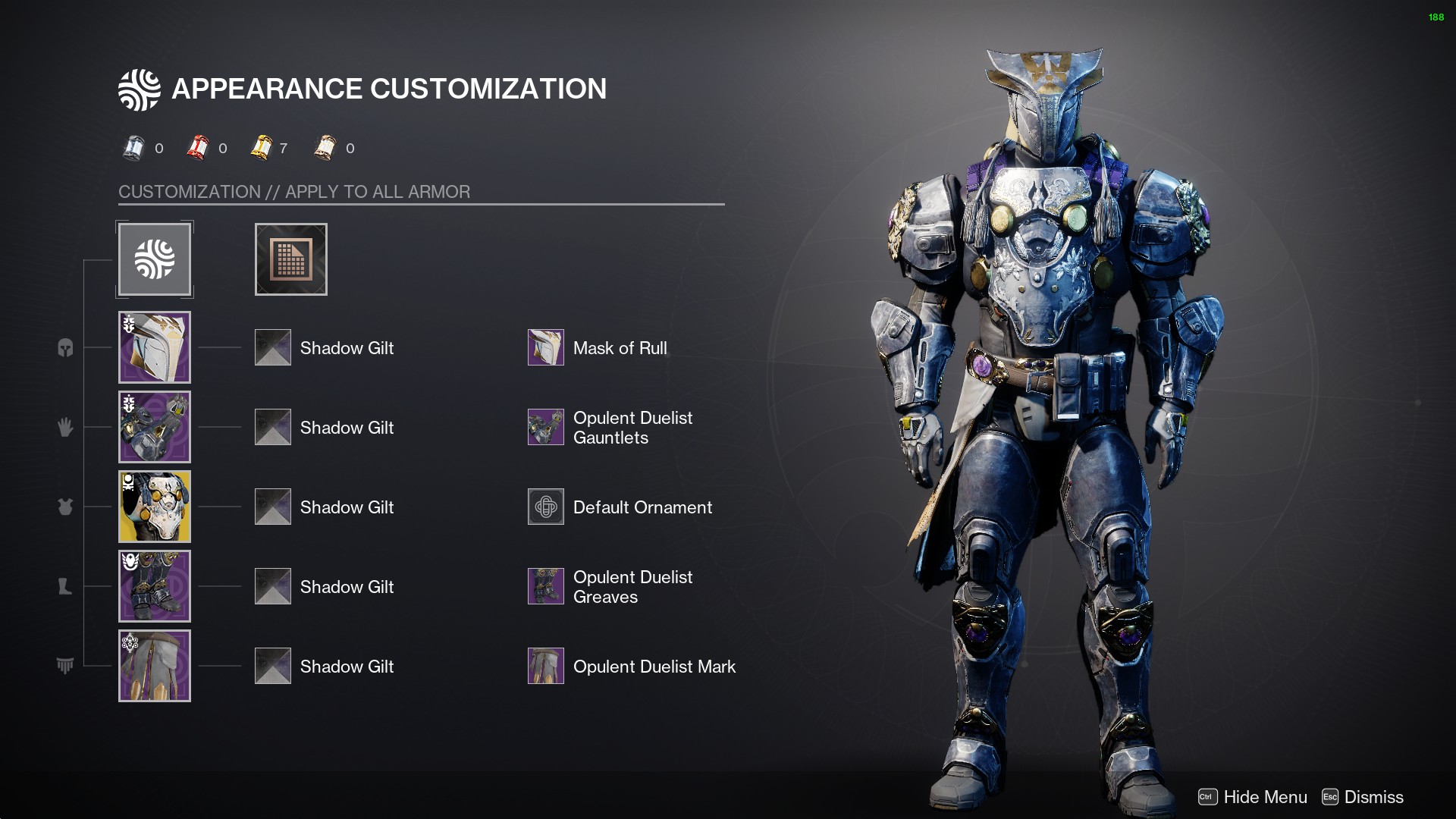Change the gauntlets' Shadow Gilt shader
This screenshot has height=819, width=1456.
pos(273,427)
